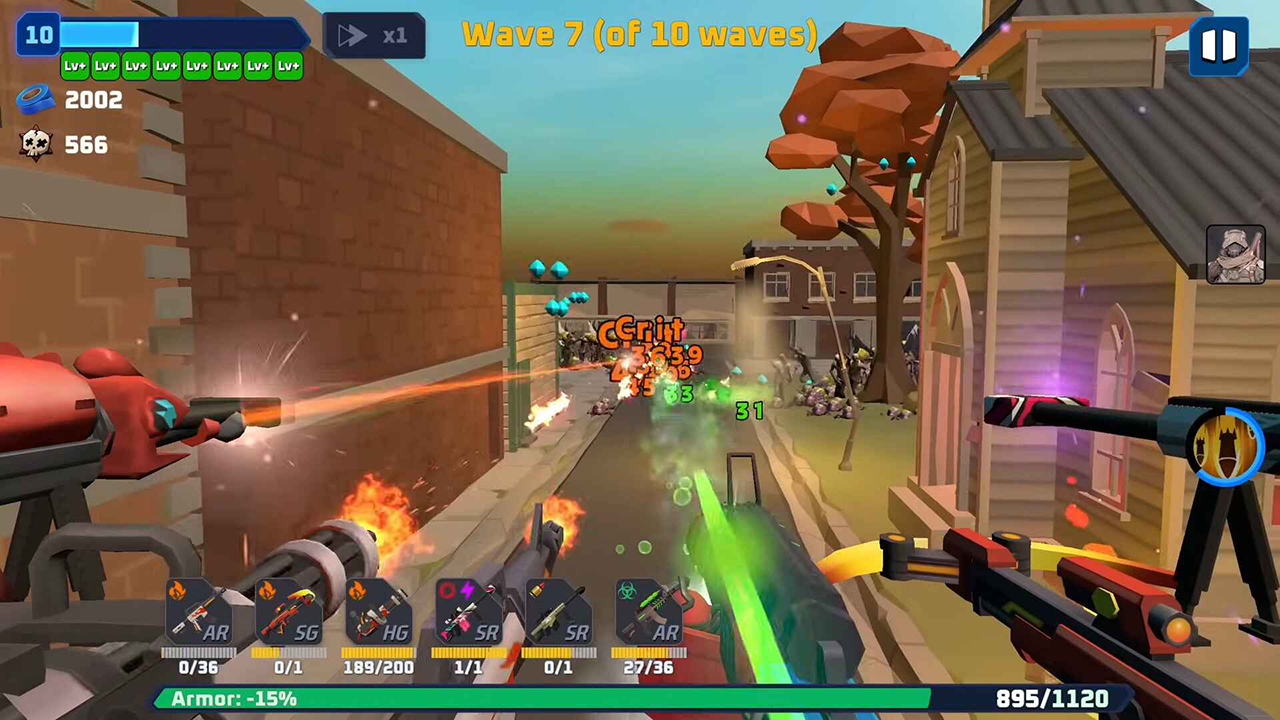The height and width of the screenshot is (720, 1280).
Task: Pause the game
Action: pos(1218,46)
